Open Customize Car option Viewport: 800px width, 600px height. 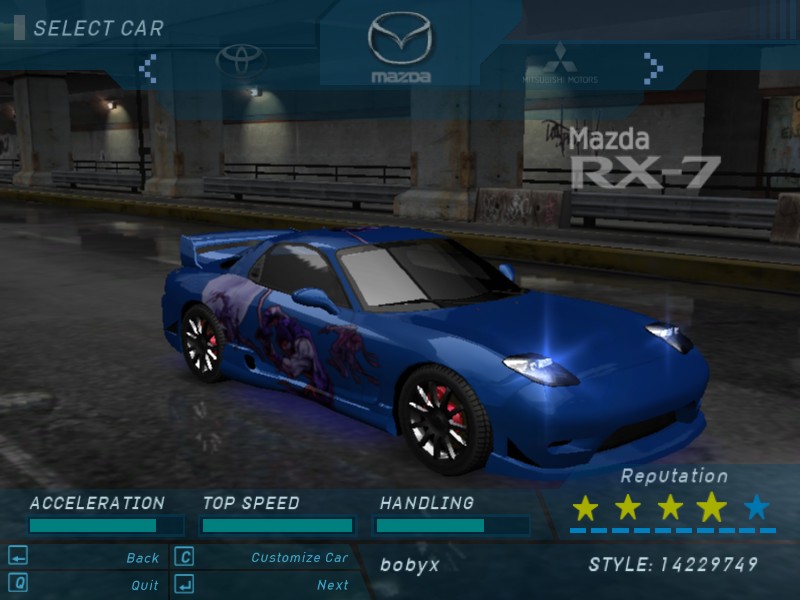299,558
